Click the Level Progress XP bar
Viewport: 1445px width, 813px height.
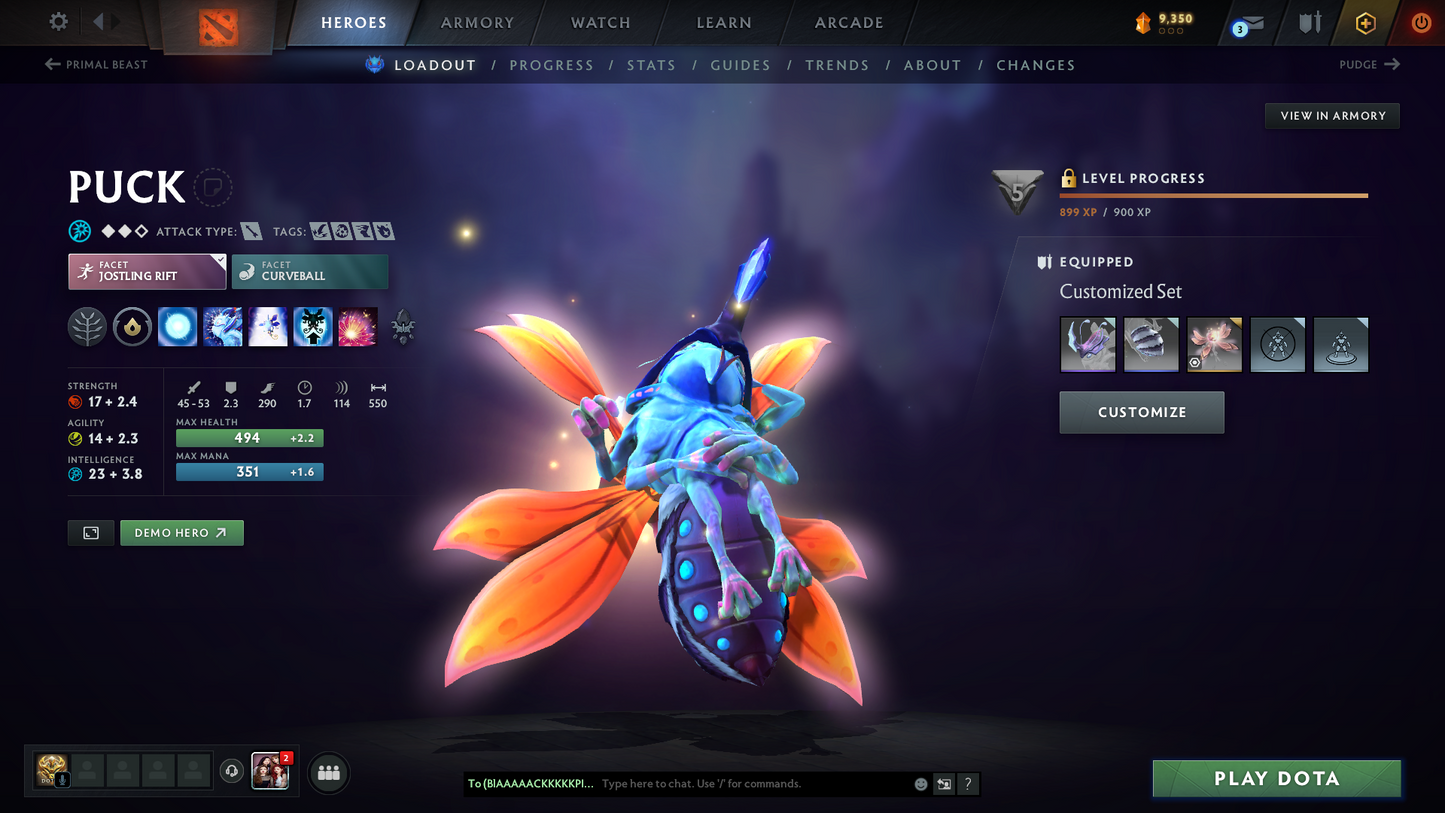tap(1213, 196)
